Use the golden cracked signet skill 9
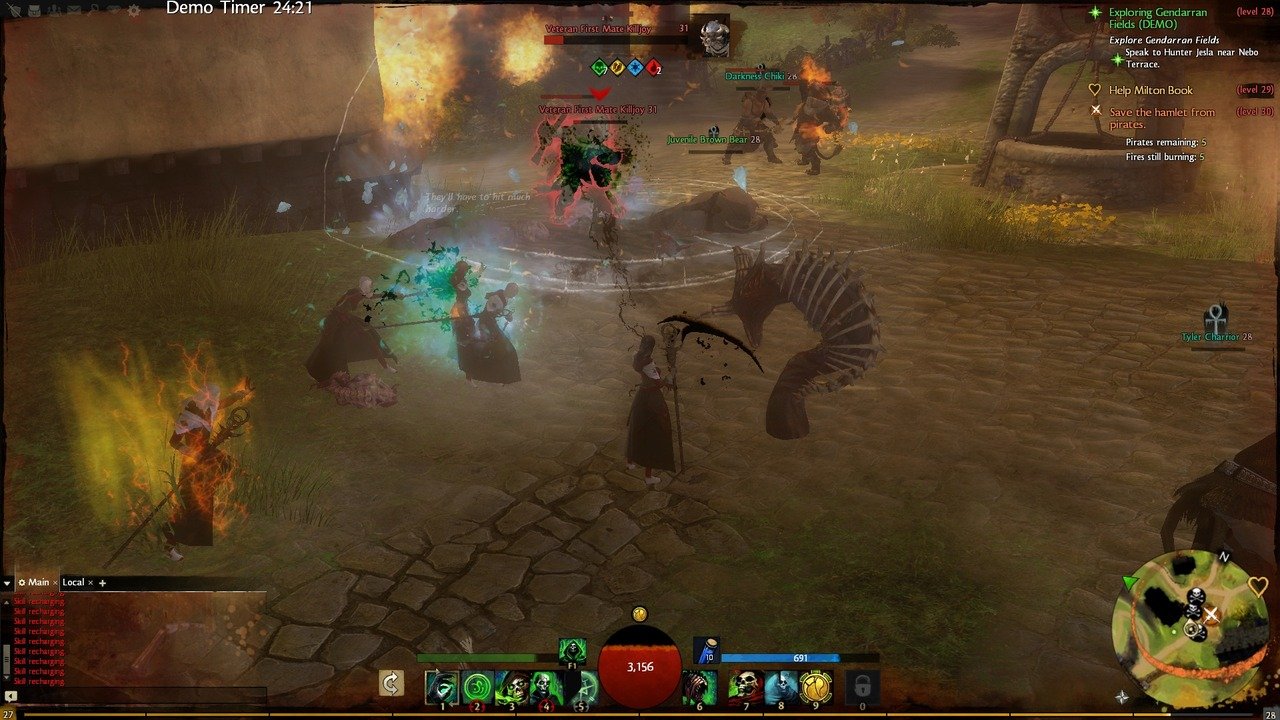This screenshot has height=720, width=1280. pyautogui.click(x=816, y=687)
